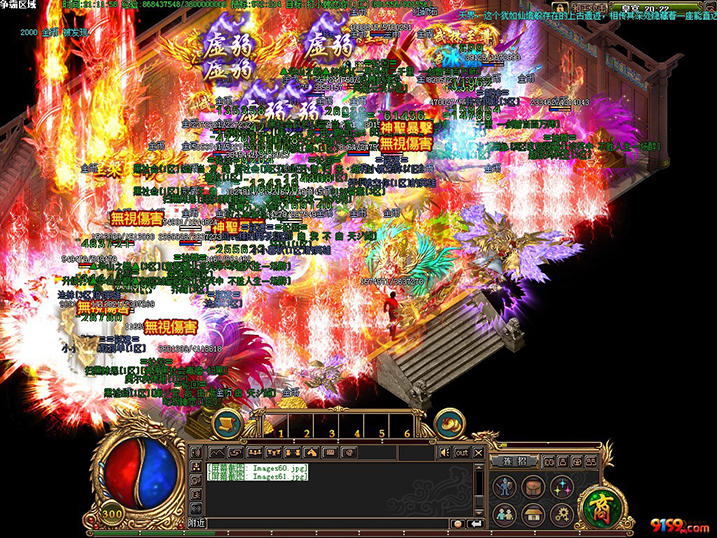Image resolution: width=717 pixels, height=538 pixels.
Task: Click the 'out' button above chat
Action: [x=461, y=452]
